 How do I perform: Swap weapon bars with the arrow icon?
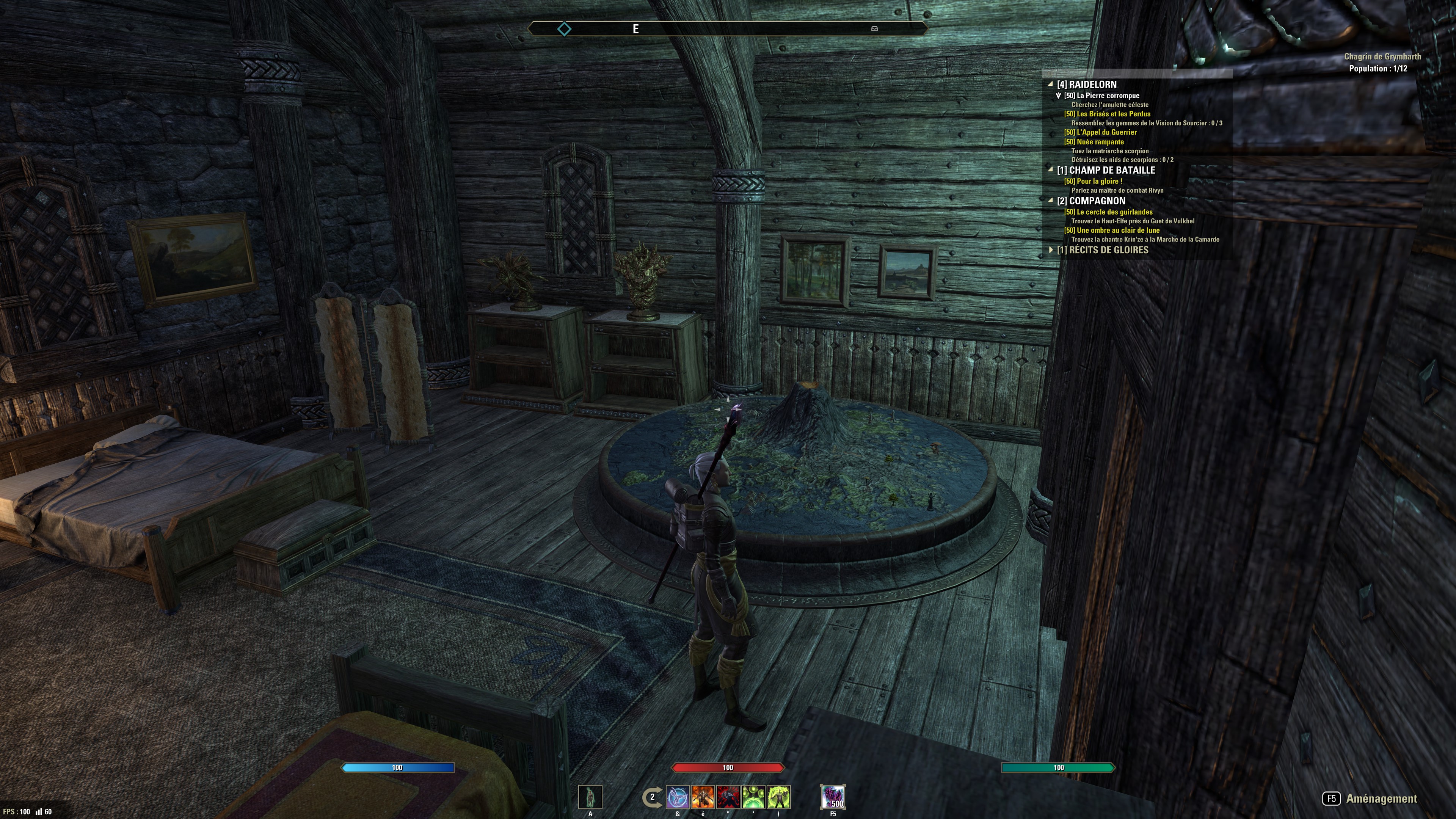coord(652,797)
